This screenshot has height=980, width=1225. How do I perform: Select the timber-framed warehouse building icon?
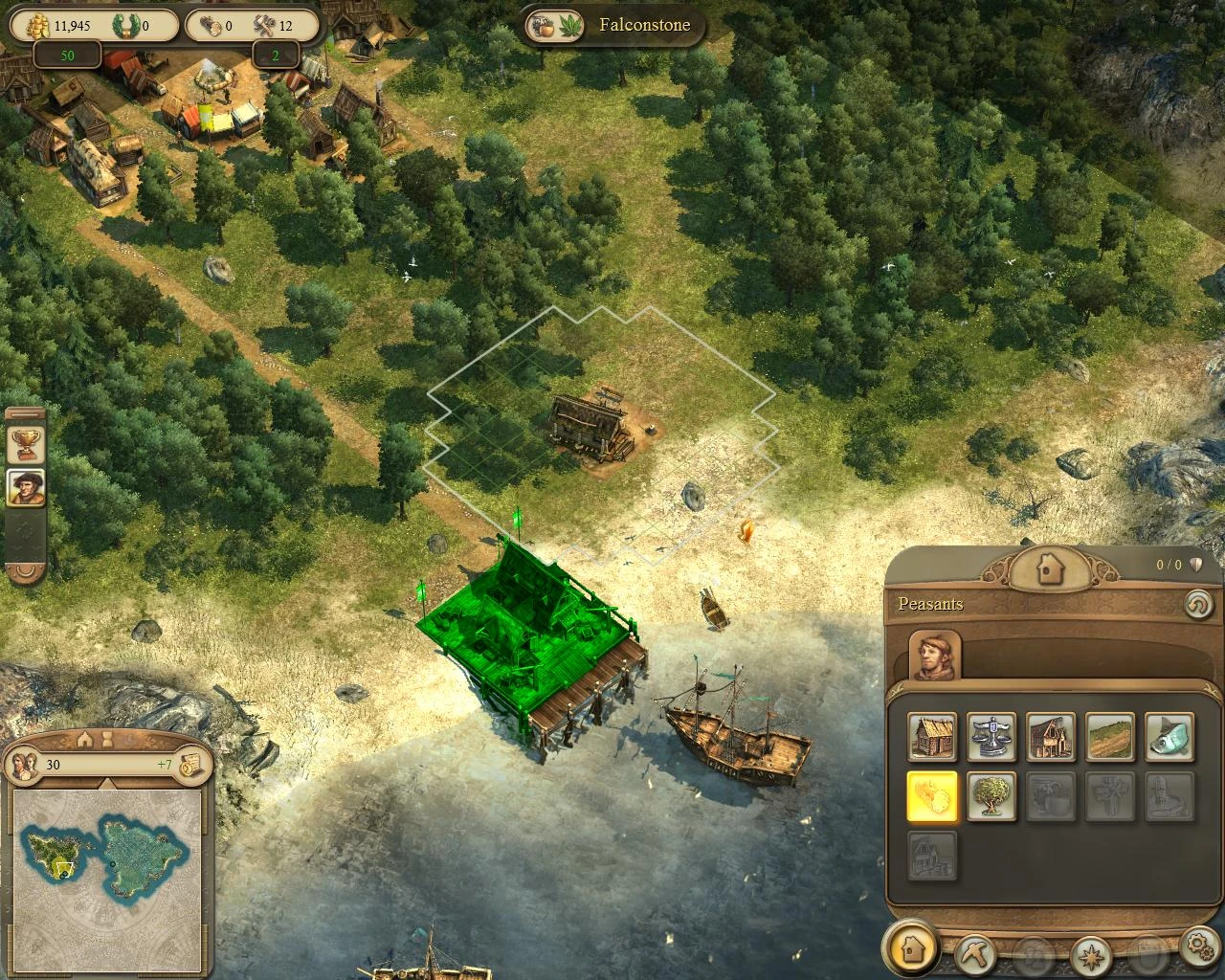tap(1051, 738)
